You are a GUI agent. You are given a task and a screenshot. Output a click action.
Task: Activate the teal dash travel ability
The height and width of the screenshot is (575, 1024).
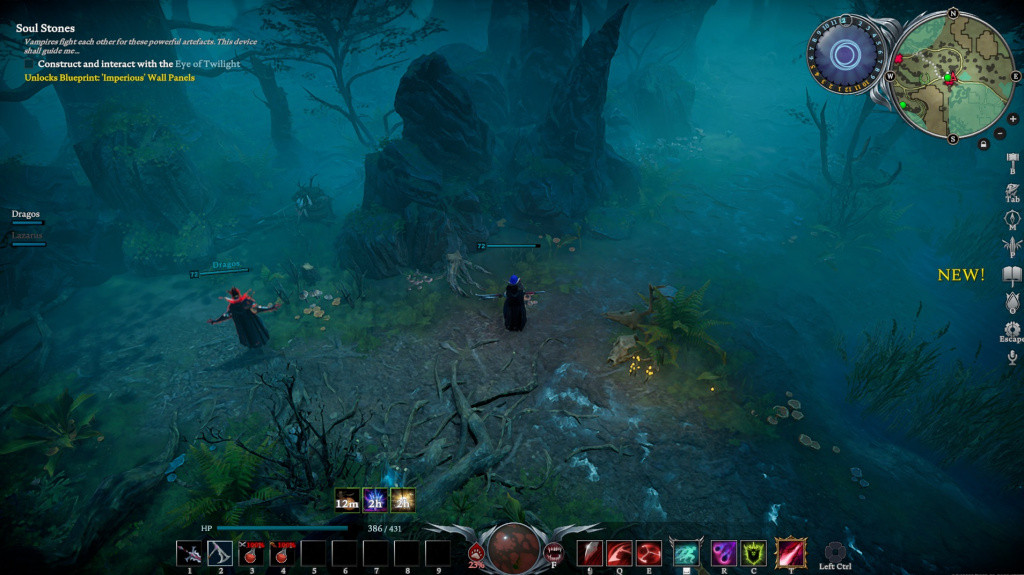686,553
